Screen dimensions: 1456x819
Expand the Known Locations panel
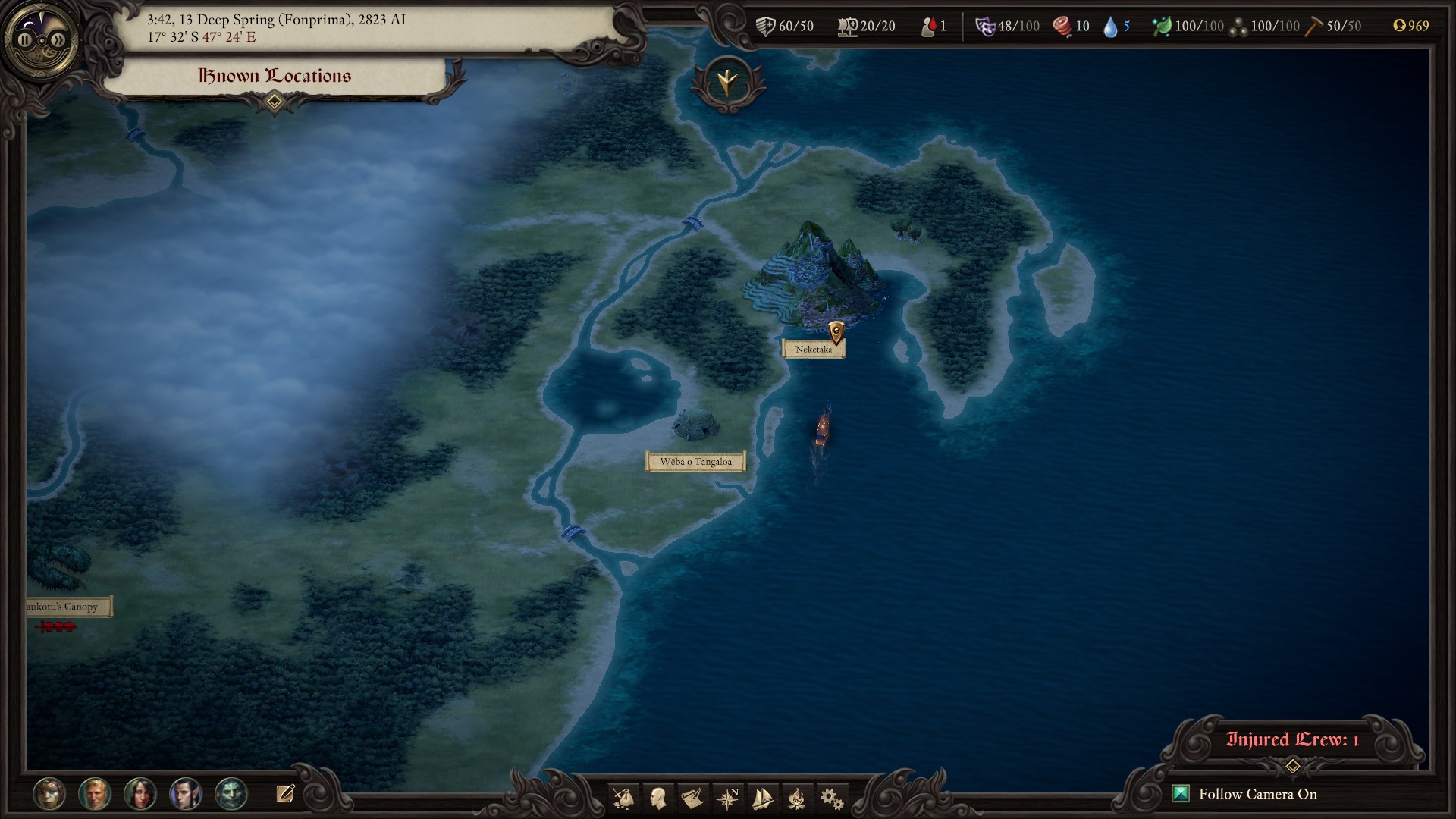tap(275, 101)
